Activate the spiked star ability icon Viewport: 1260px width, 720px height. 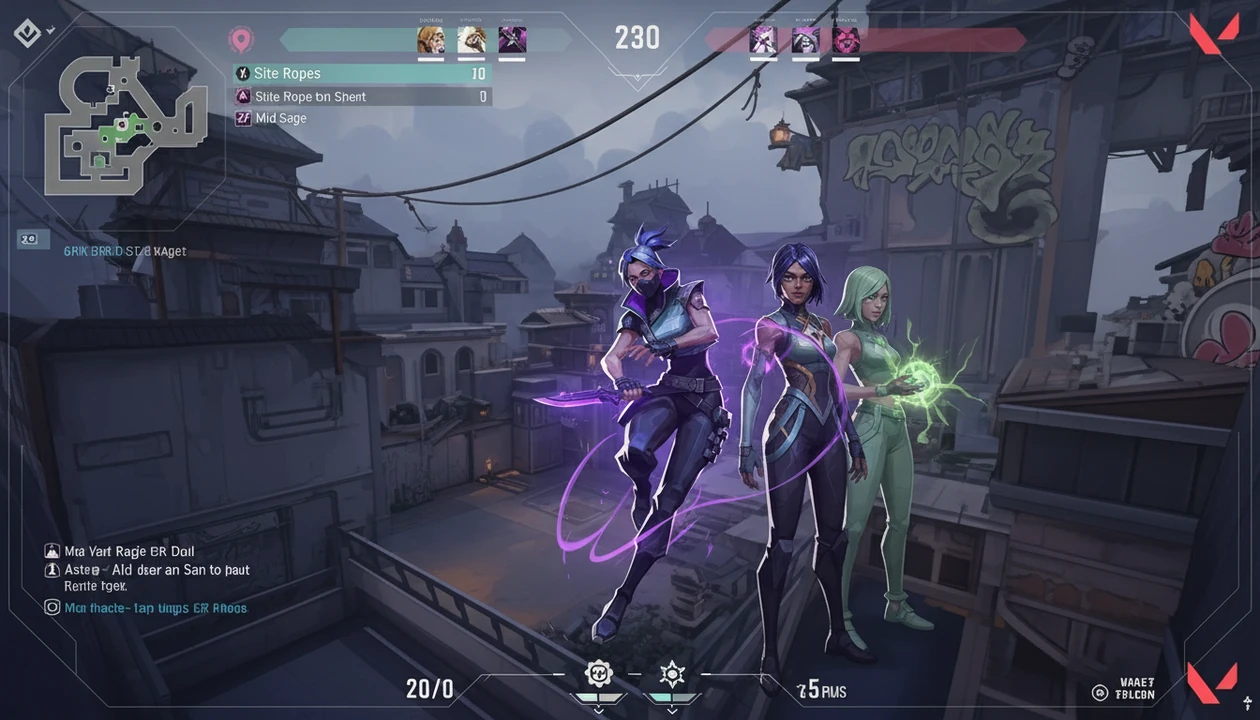672,673
